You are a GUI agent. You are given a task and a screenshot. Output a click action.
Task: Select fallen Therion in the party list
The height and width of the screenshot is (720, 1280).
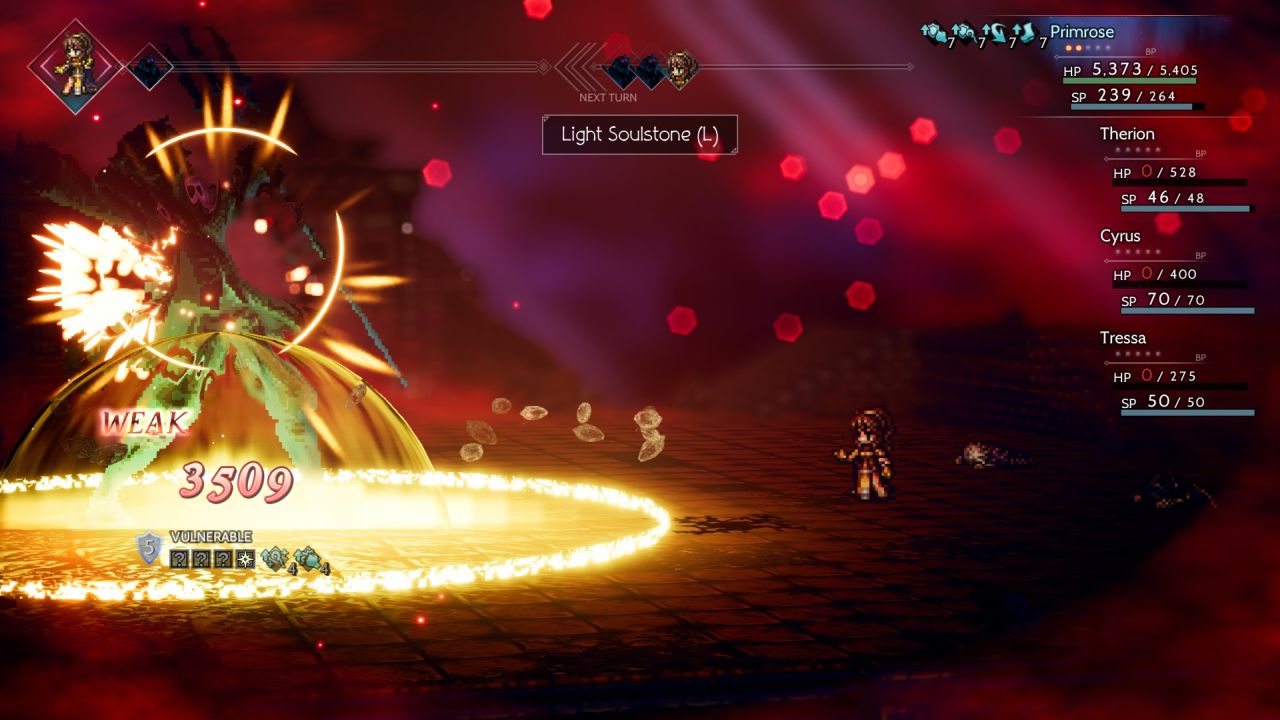pyautogui.click(x=1127, y=134)
